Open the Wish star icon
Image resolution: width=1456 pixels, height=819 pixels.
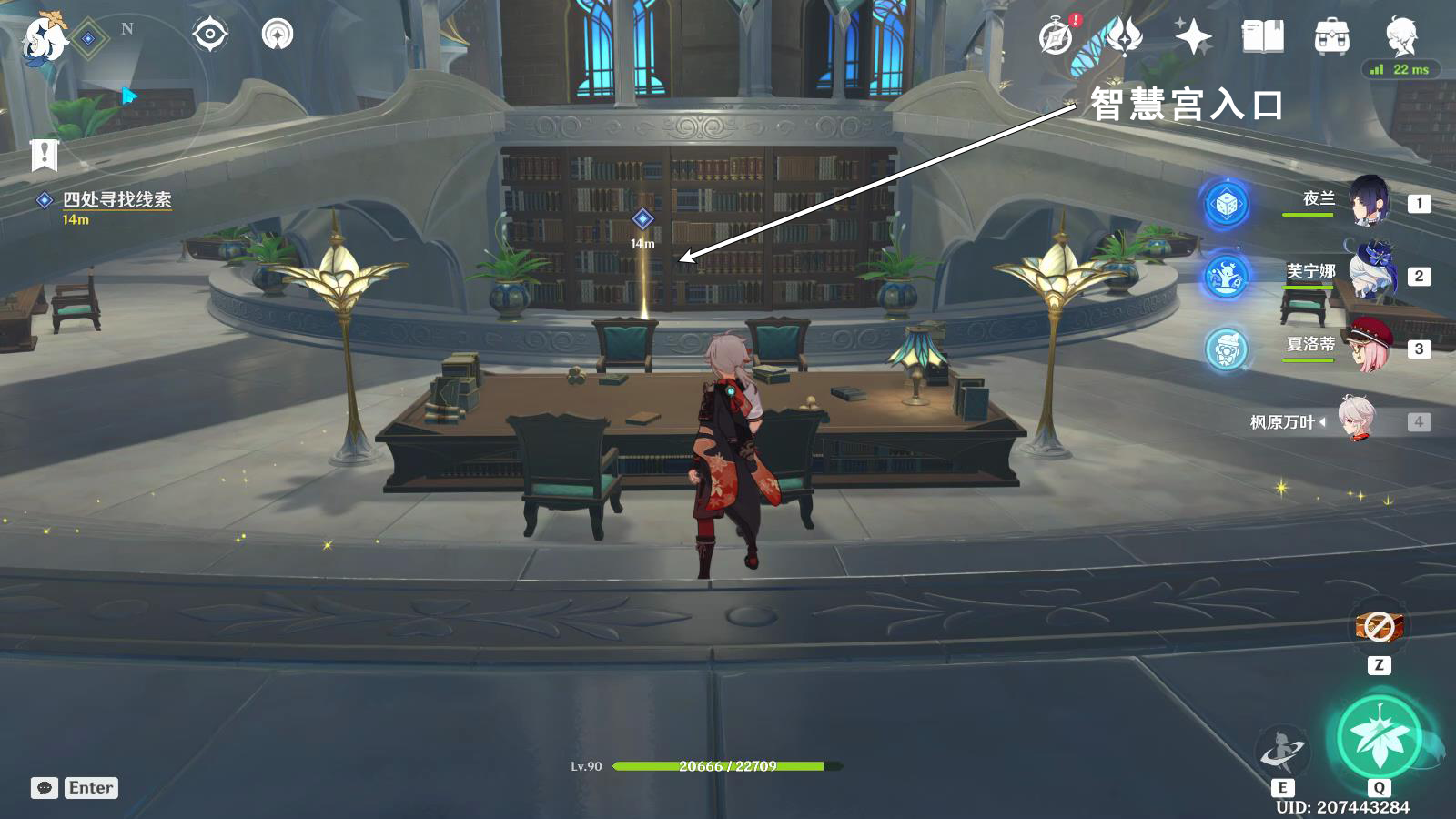tap(1193, 37)
